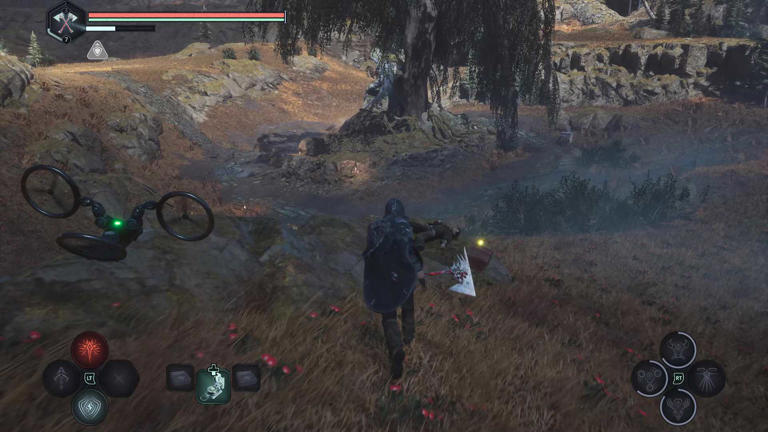
Task: Activate the top horned-head skill
Action: (679, 349)
